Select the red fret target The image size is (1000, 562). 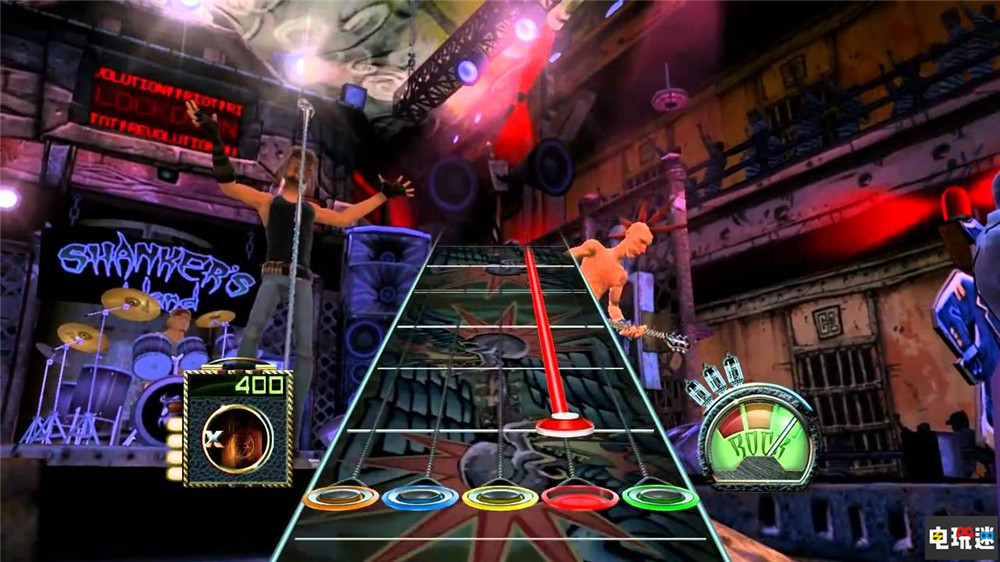(580, 497)
